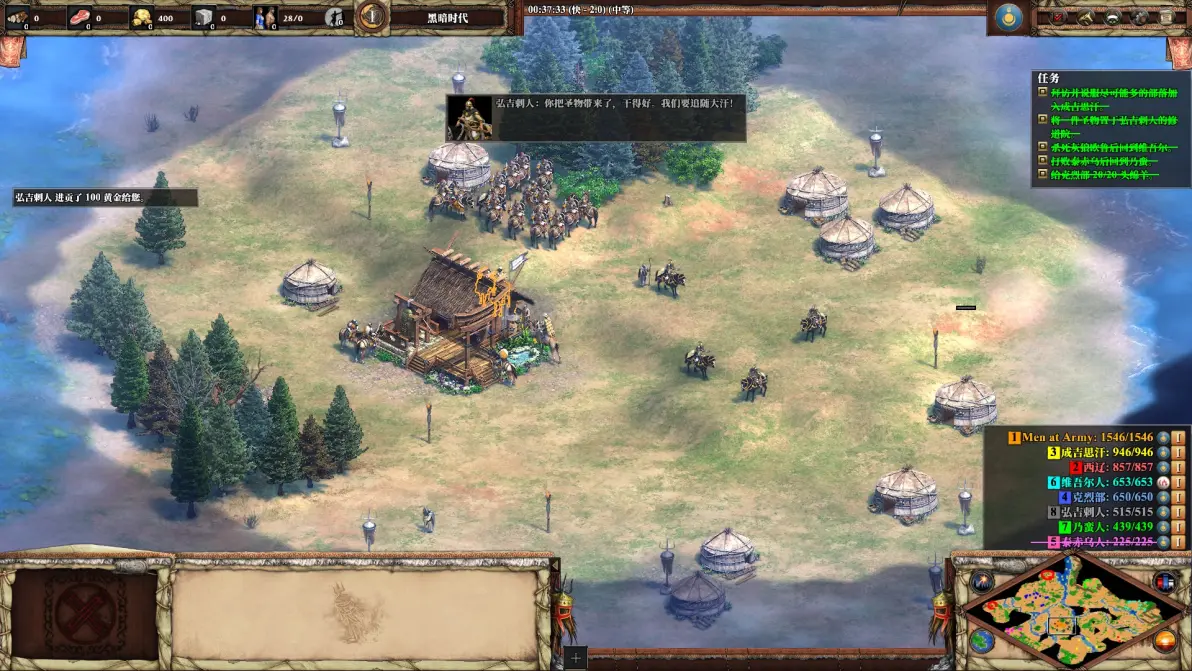The image size is (1192, 671).
Task: Open the 任务 objectives panel
Action: tap(1048, 78)
